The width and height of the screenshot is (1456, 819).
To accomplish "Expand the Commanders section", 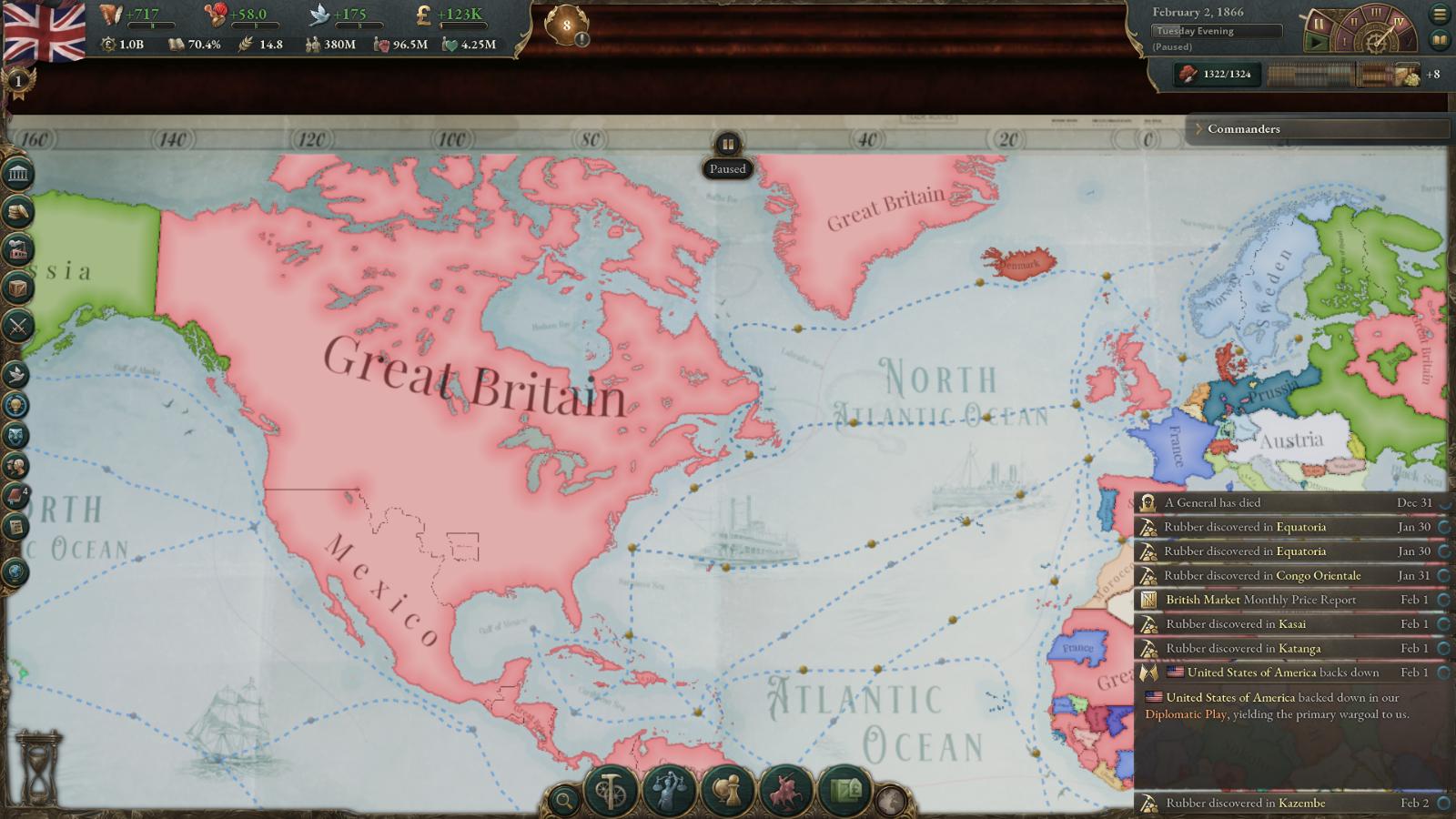I will click(x=1201, y=129).
